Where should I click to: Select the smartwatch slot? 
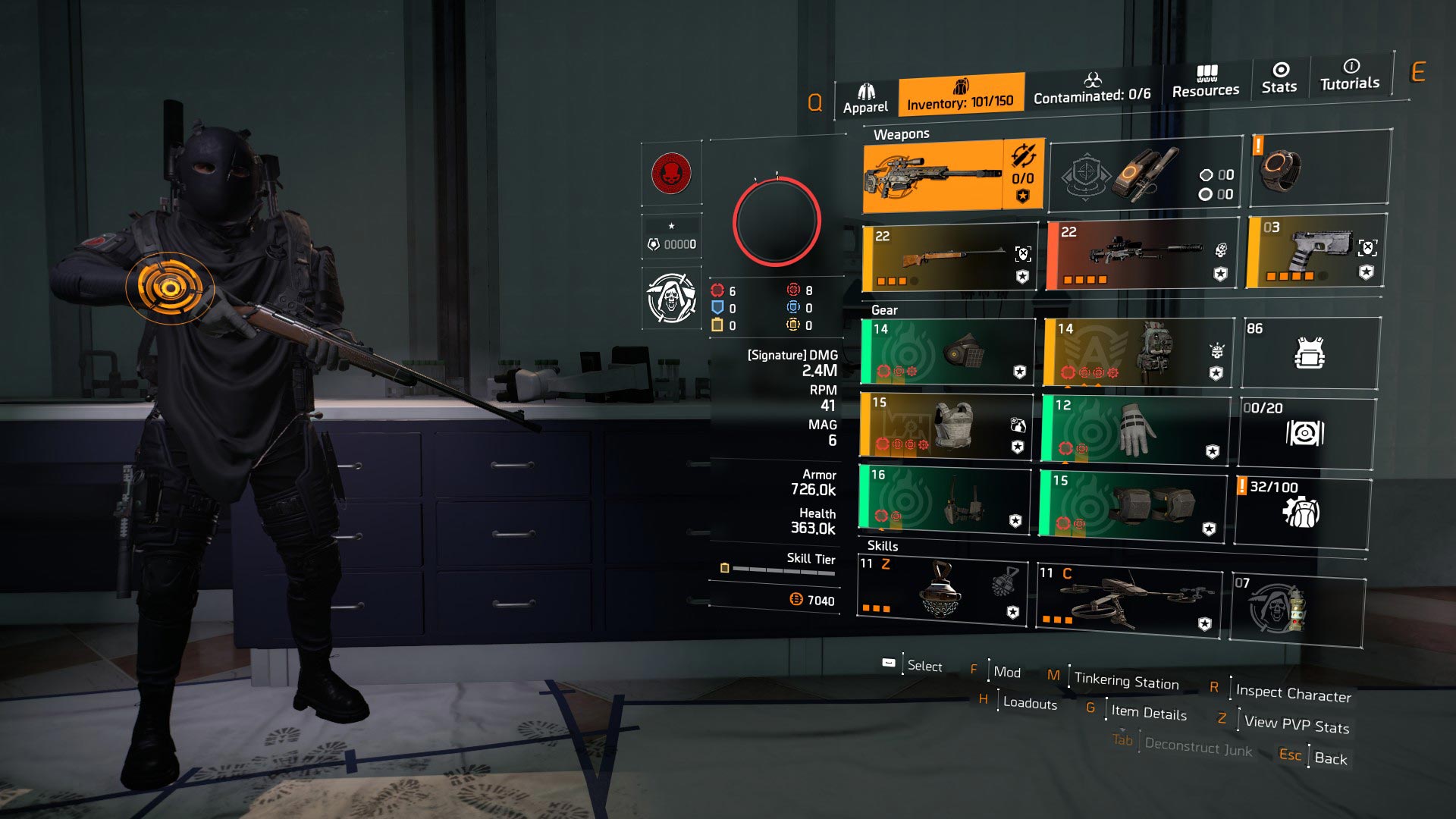point(1320,168)
